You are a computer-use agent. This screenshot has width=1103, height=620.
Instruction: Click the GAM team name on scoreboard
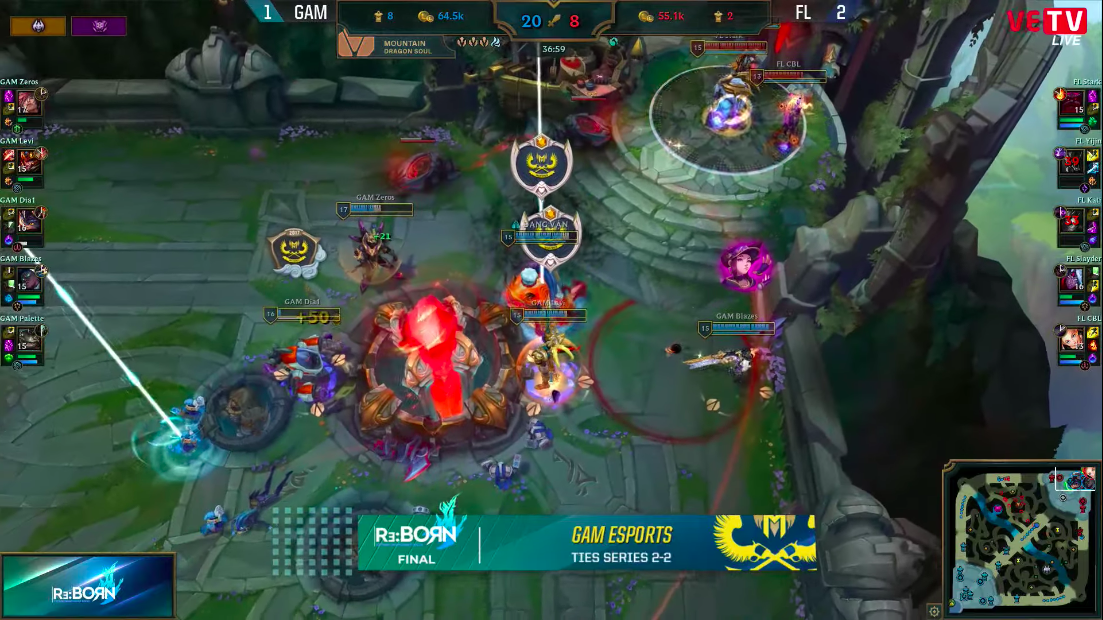(x=310, y=13)
